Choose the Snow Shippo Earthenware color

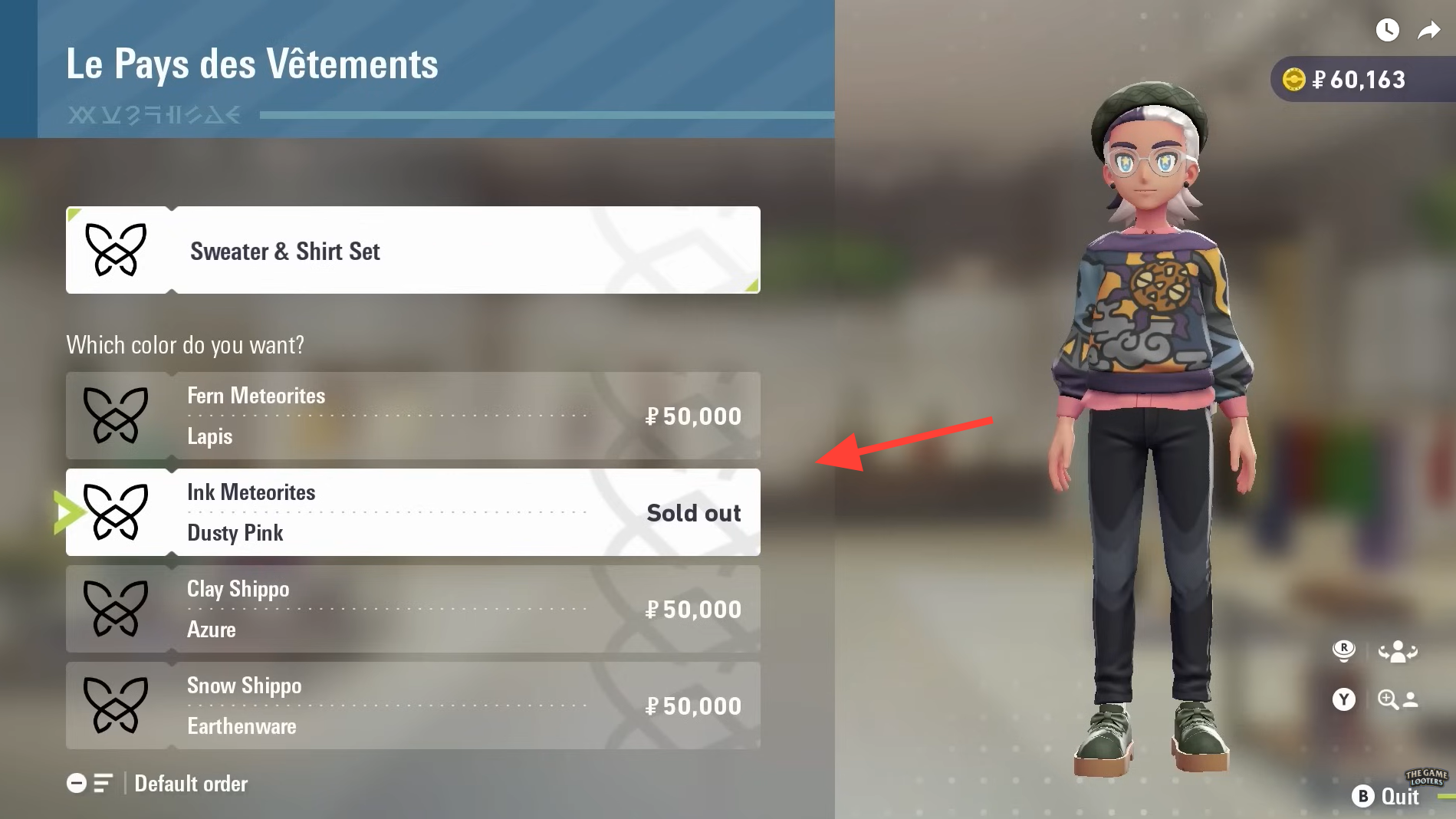coord(412,706)
